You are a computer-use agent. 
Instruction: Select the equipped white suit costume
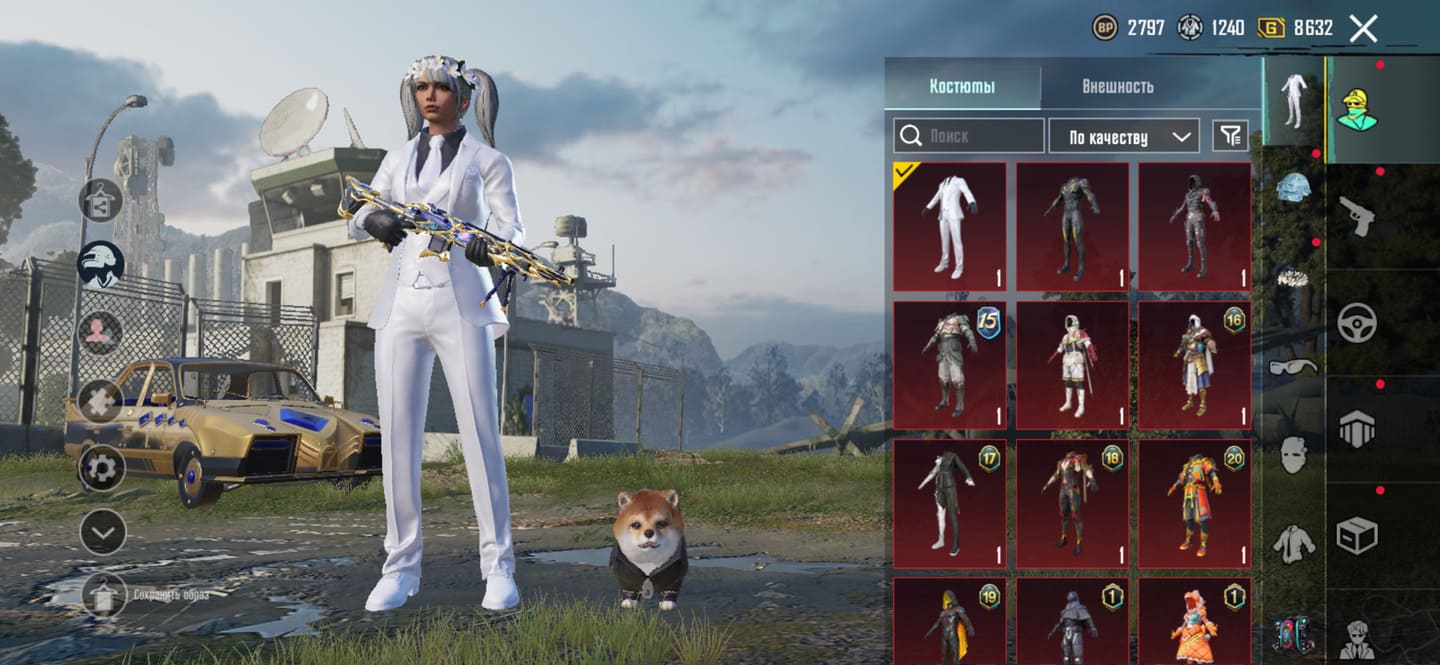click(949, 227)
